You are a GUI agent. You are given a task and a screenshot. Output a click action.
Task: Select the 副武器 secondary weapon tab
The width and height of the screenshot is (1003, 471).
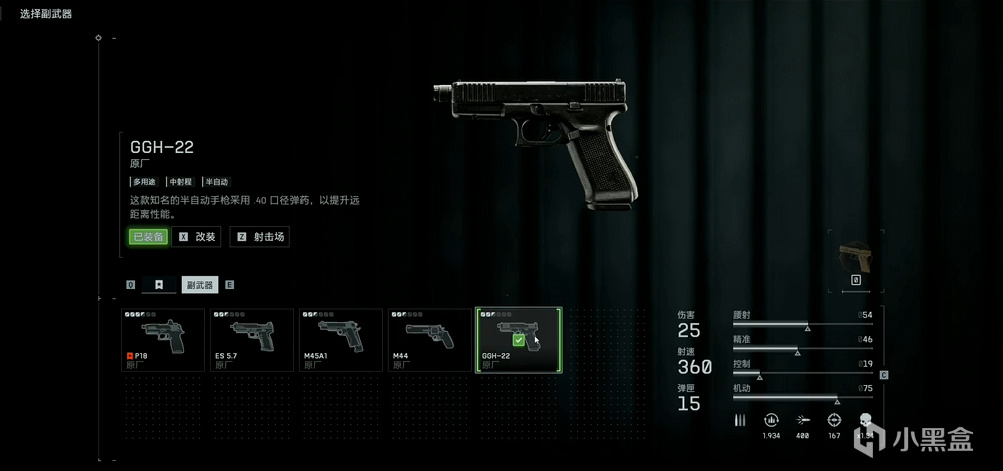point(200,285)
